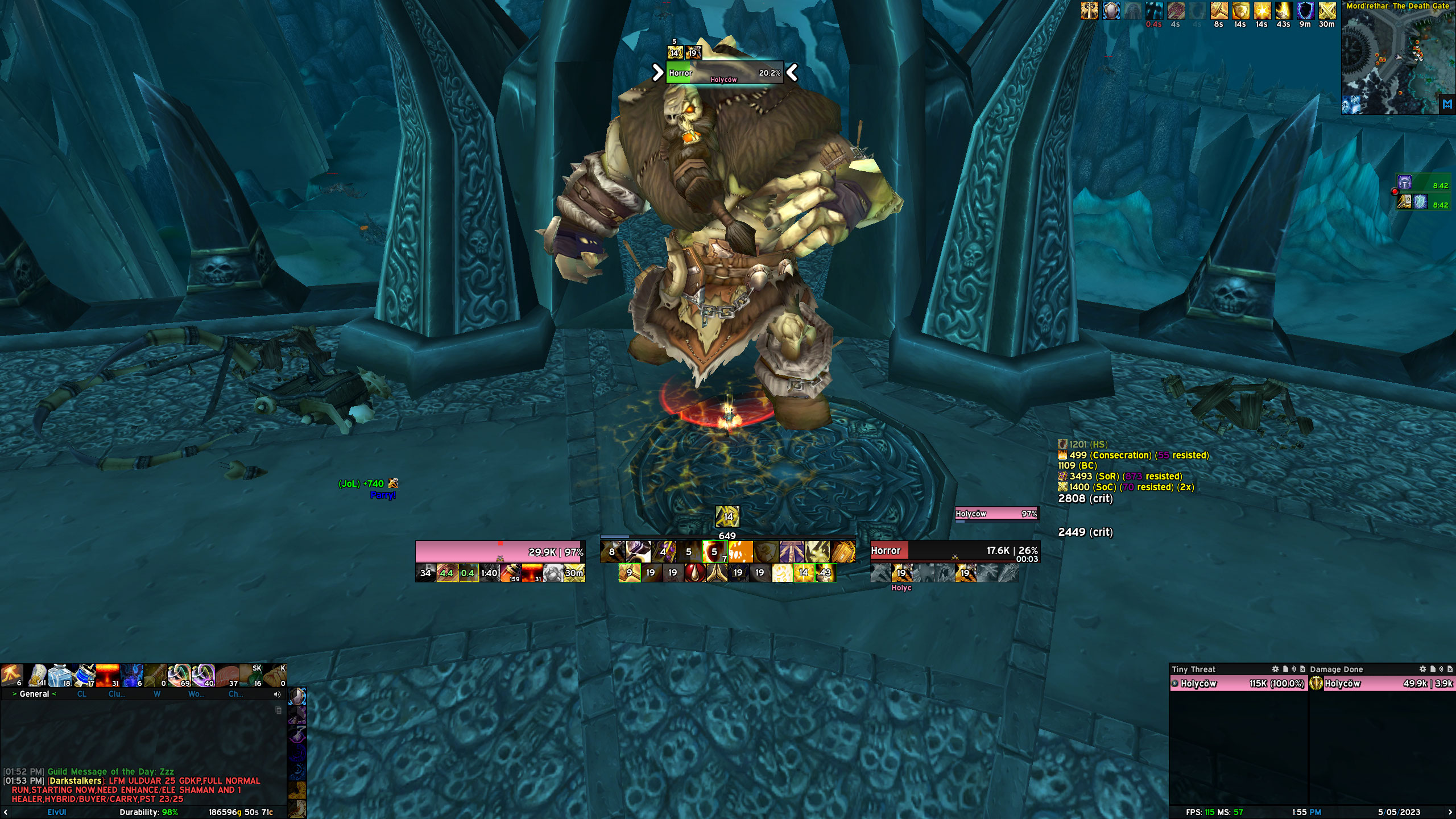The height and width of the screenshot is (819, 1456).
Task: Cast the red blood drop ability
Action: (694, 573)
